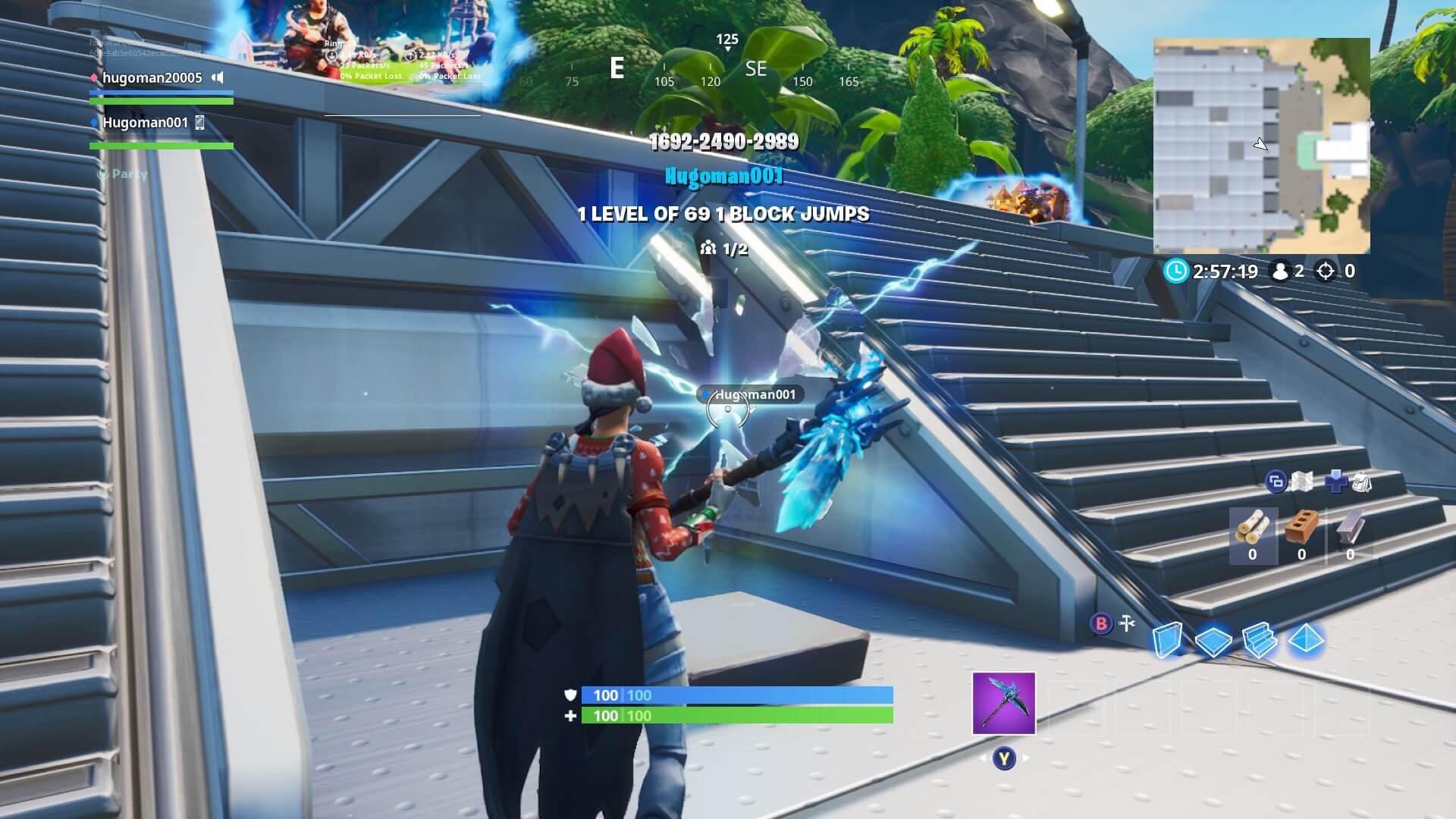Screen dimensions: 1456x819
Task: Select teammate hugoman20005 in the party list
Action: point(152,77)
